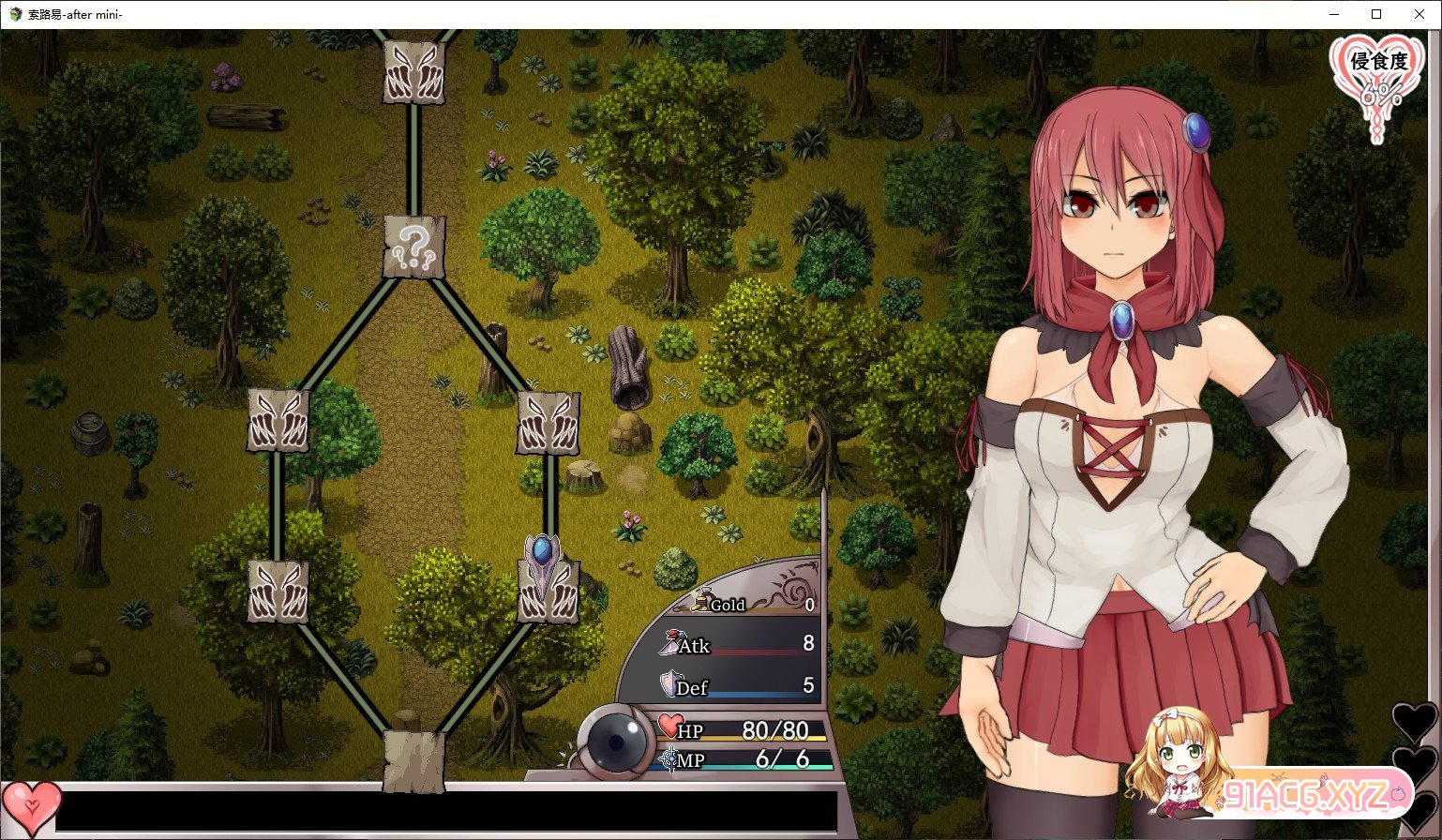Viewport: 1442px width, 840px height.
Task: Select the blank starting node of the path
Action: click(413, 757)
